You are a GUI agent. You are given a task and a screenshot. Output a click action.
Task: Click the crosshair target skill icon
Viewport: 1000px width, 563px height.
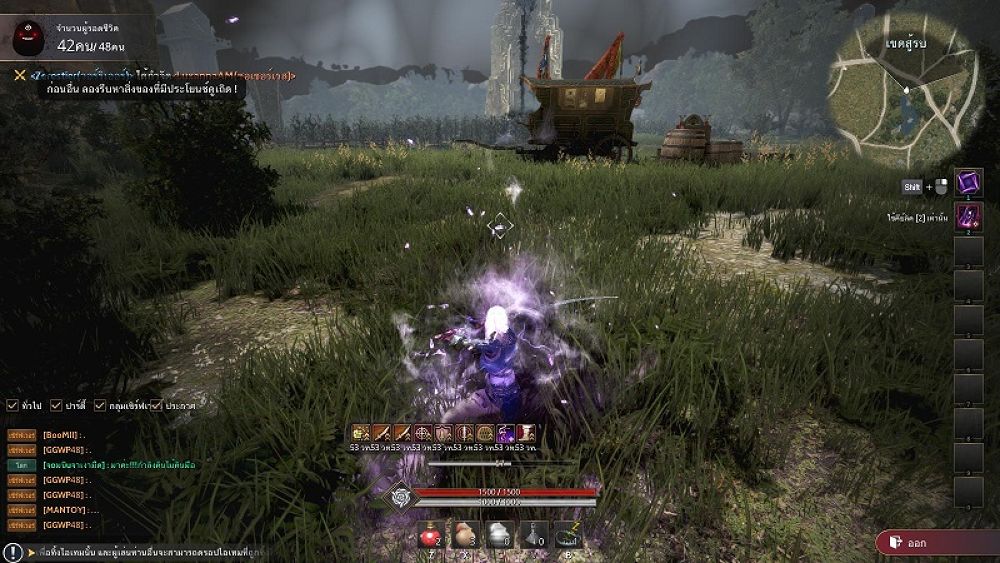pos(422,433)
